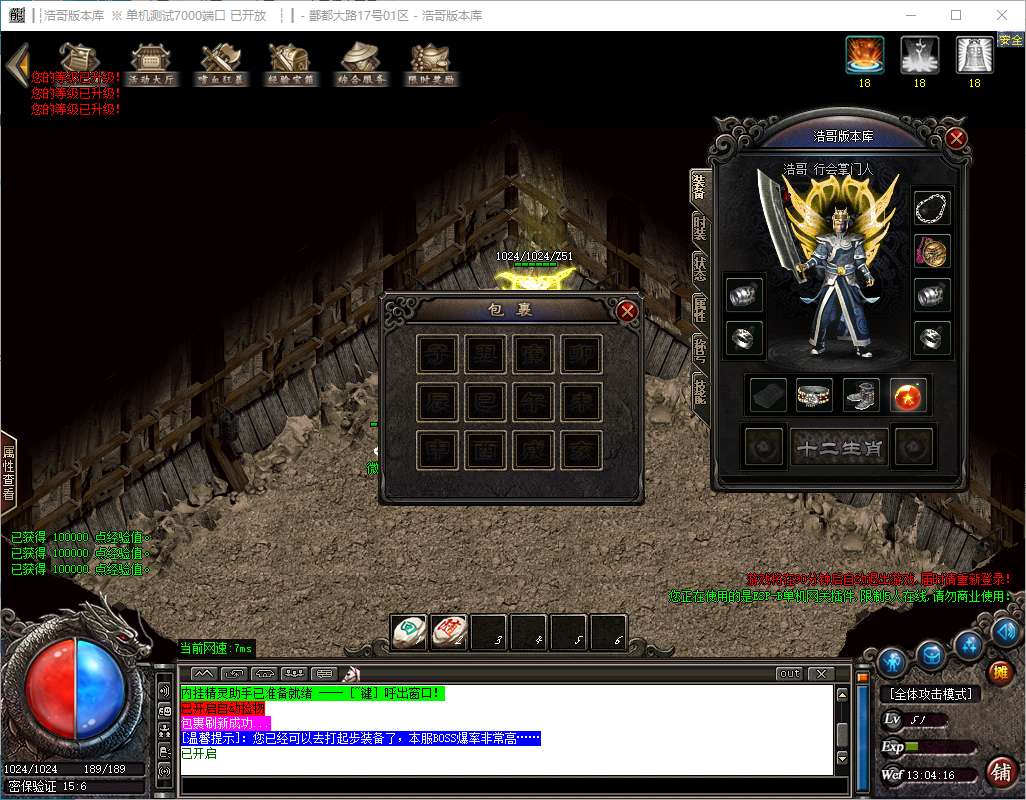Switch to the 时装 fashion tab
1026x800 pixels.
click(x=700, y=227)
